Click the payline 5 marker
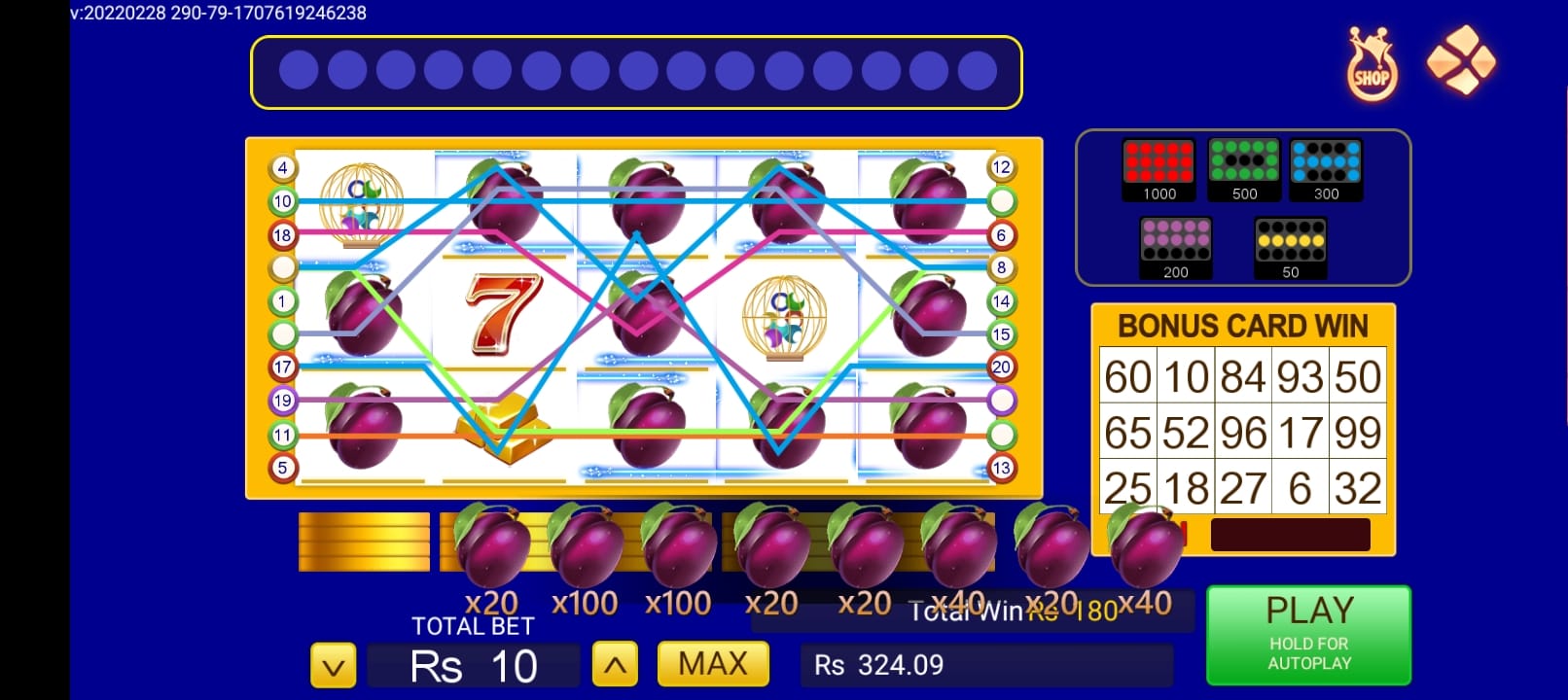 click(x=282, y=468)
